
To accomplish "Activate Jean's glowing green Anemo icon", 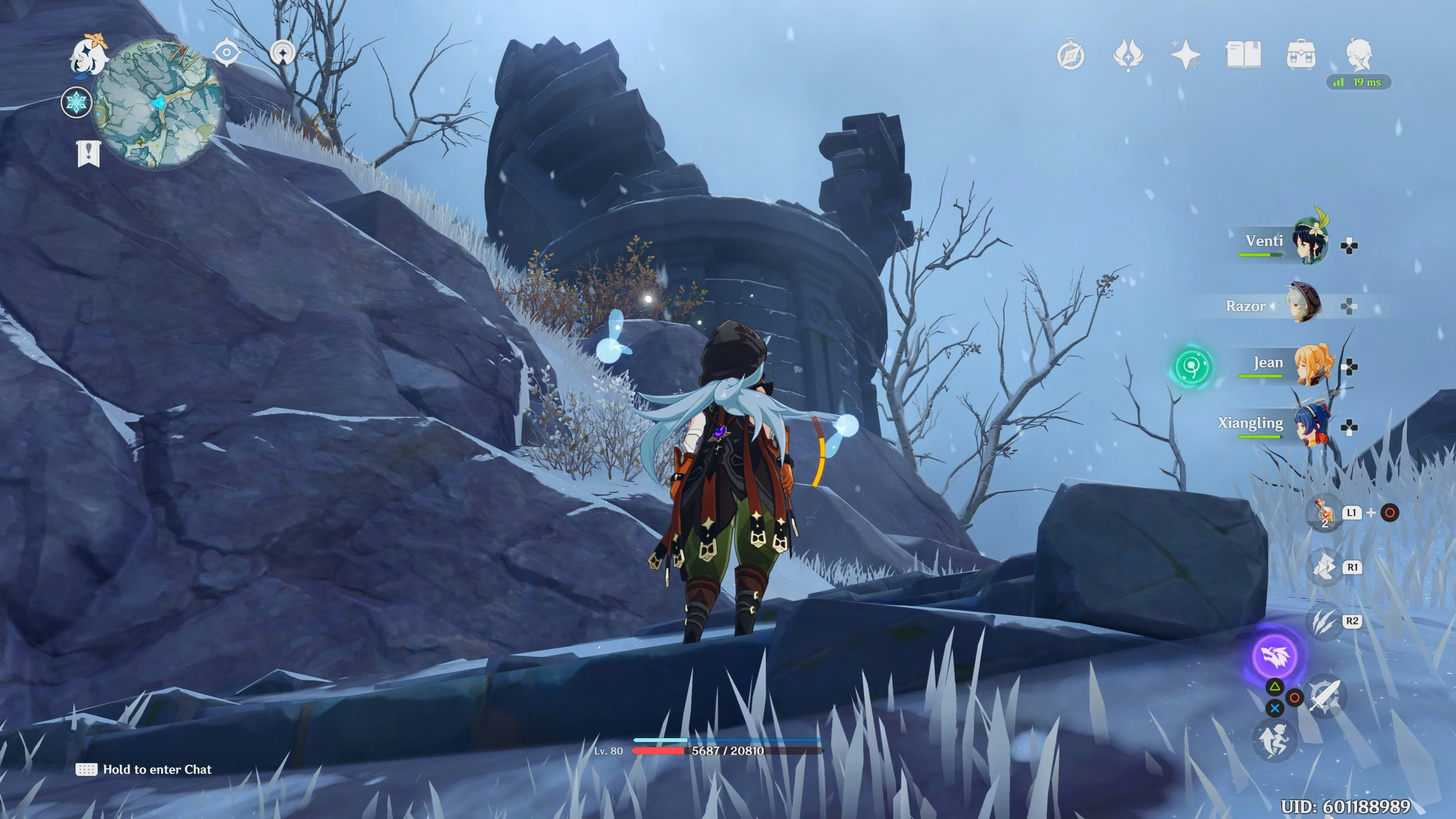I will pos(1192,366).
